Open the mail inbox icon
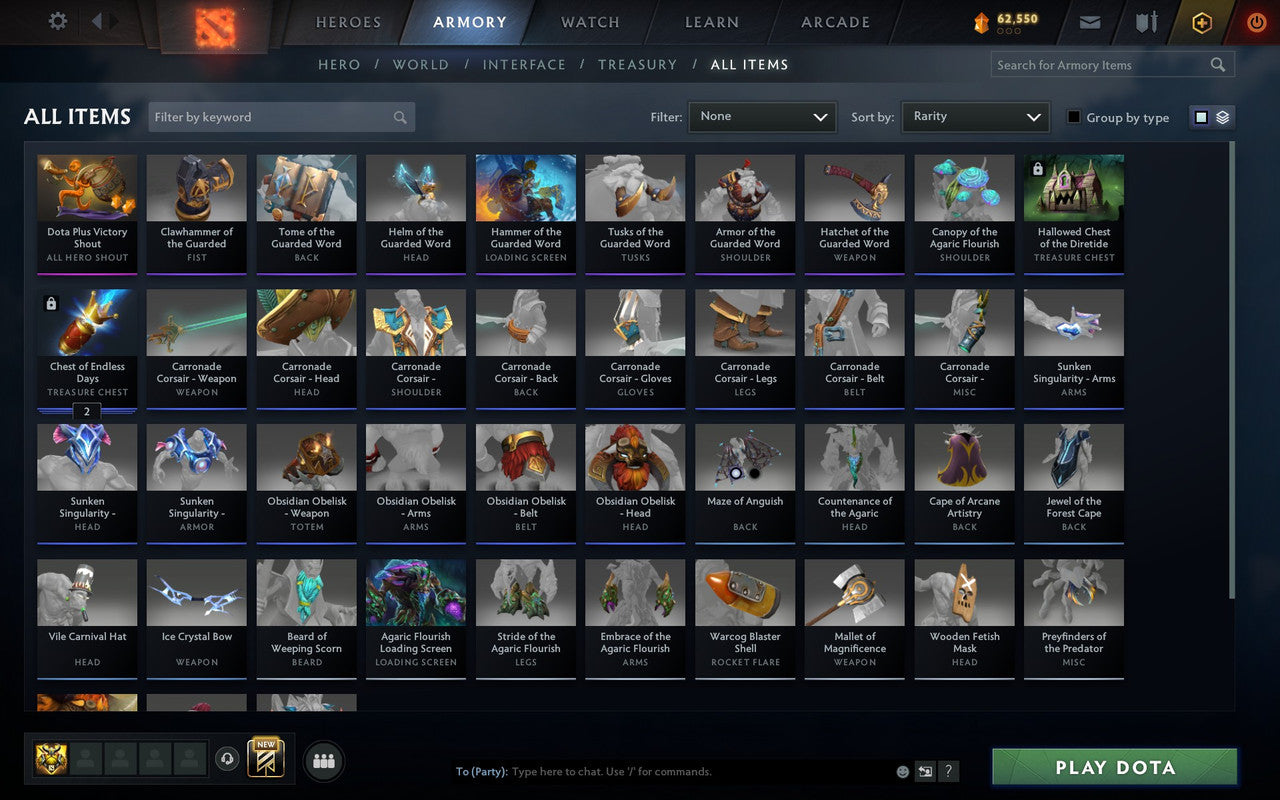Image resolution: width=1280 pixels, height=800 pixels. click(1089, 22)
